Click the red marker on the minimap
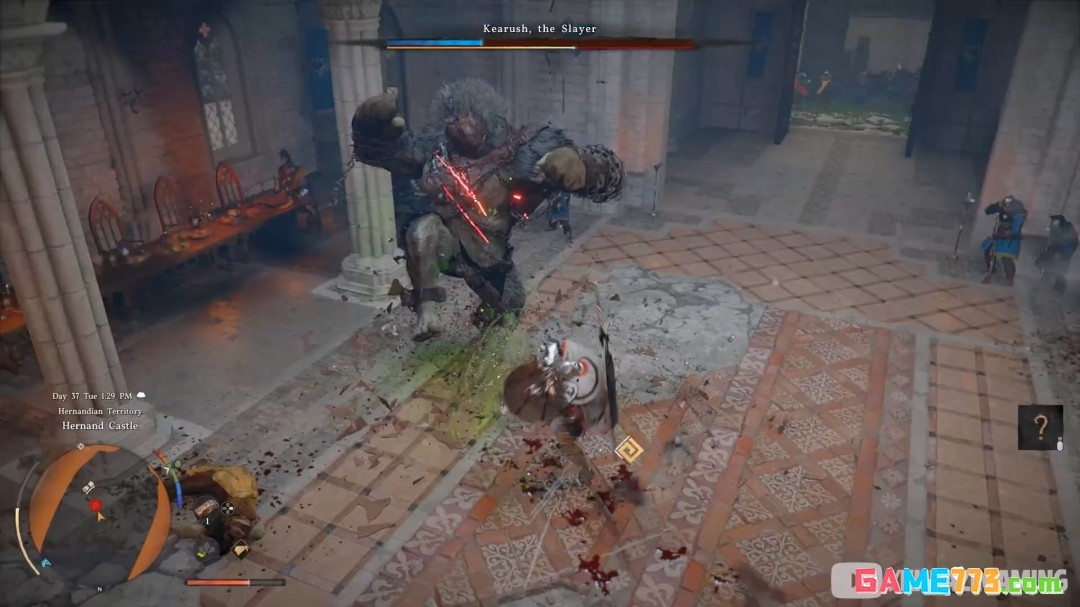Viewport: 1080px width, 607px height. [x=97, y=505]
